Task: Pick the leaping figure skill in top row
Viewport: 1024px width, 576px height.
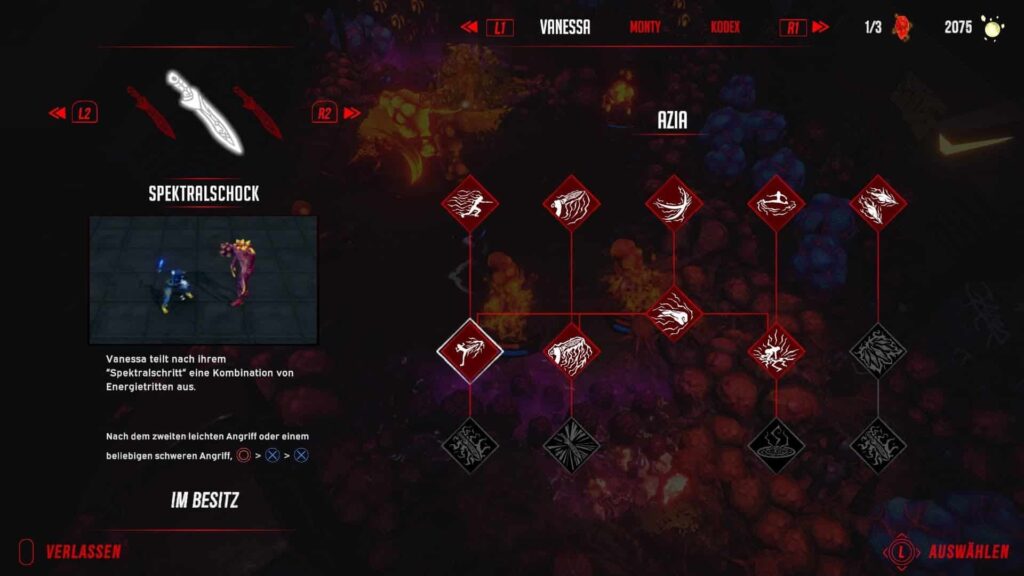Action: click(776, 203)
